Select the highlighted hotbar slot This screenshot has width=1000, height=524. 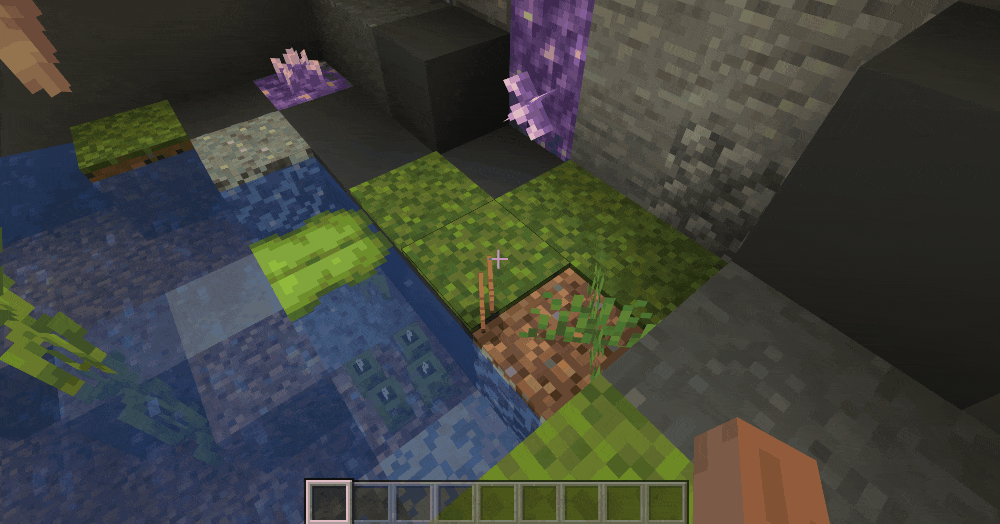click(328, 501)
